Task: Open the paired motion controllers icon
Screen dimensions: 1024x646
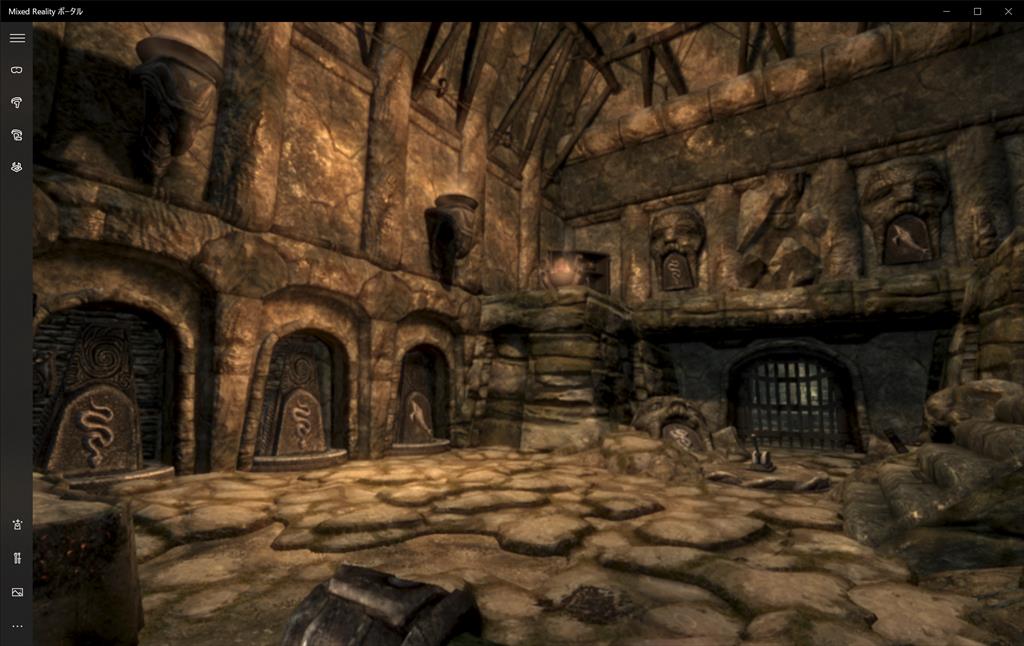Action: (17, 135)
